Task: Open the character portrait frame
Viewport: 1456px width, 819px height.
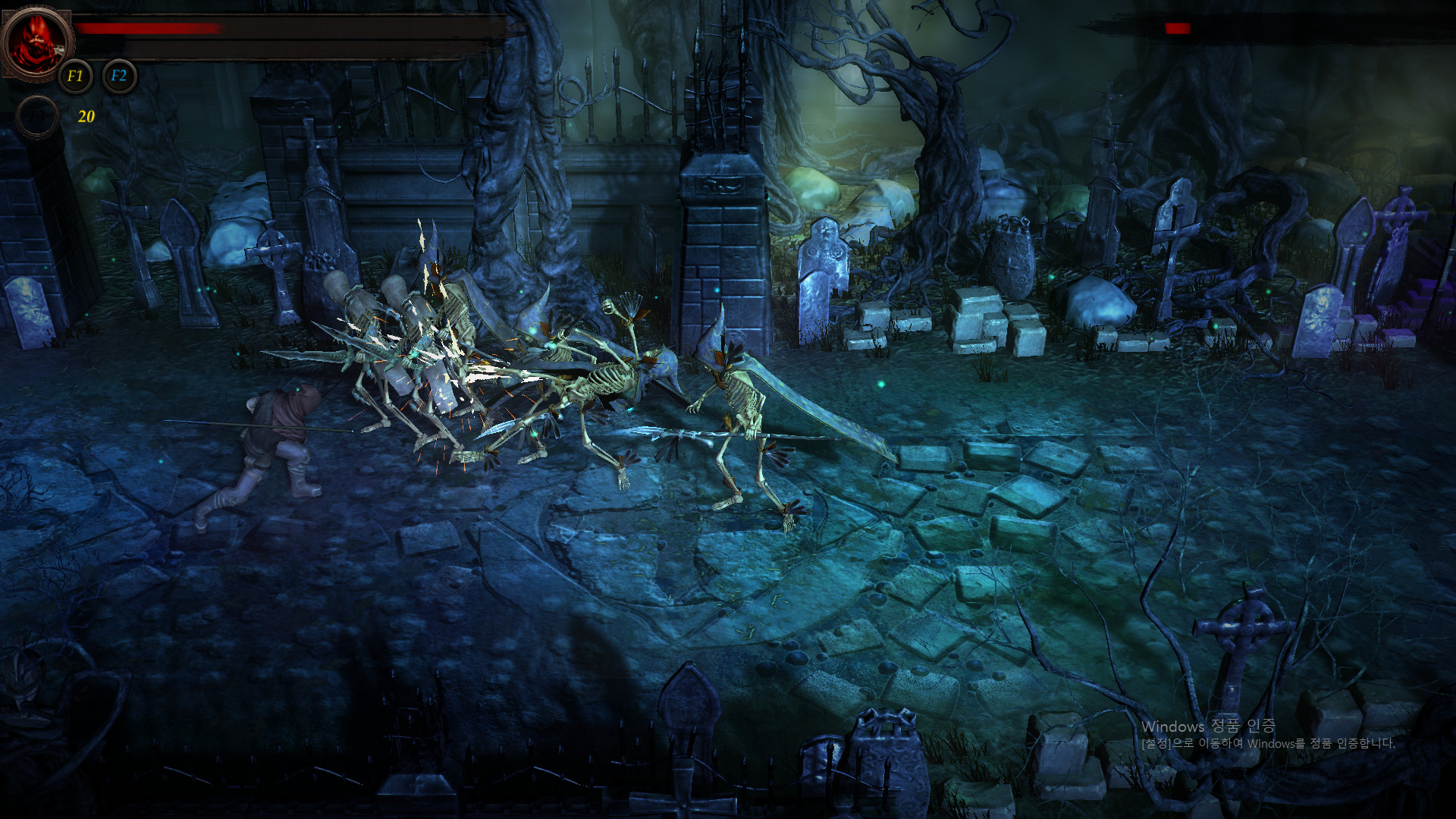Action: tap(36, 39)
